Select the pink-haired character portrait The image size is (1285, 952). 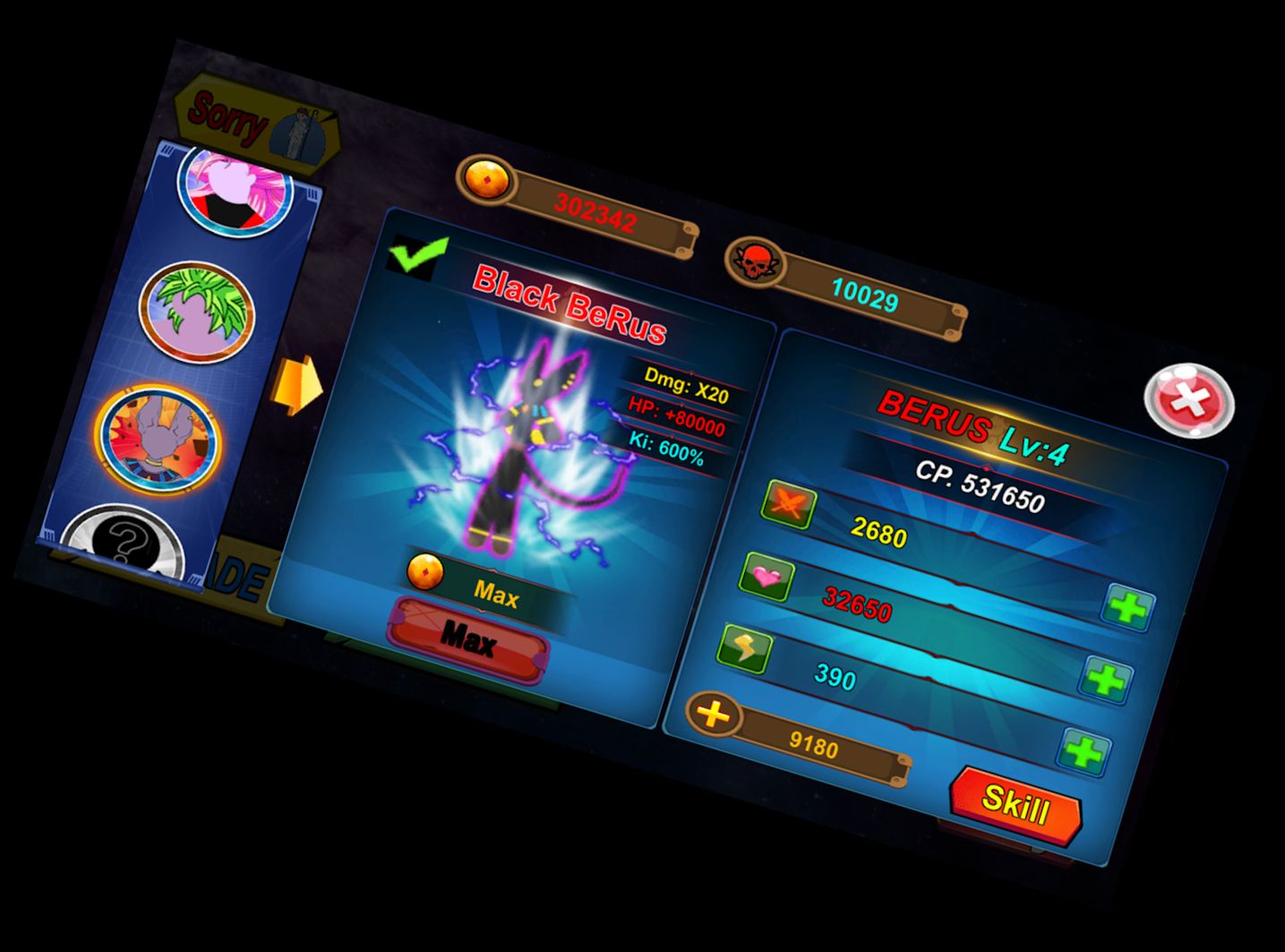236,191
